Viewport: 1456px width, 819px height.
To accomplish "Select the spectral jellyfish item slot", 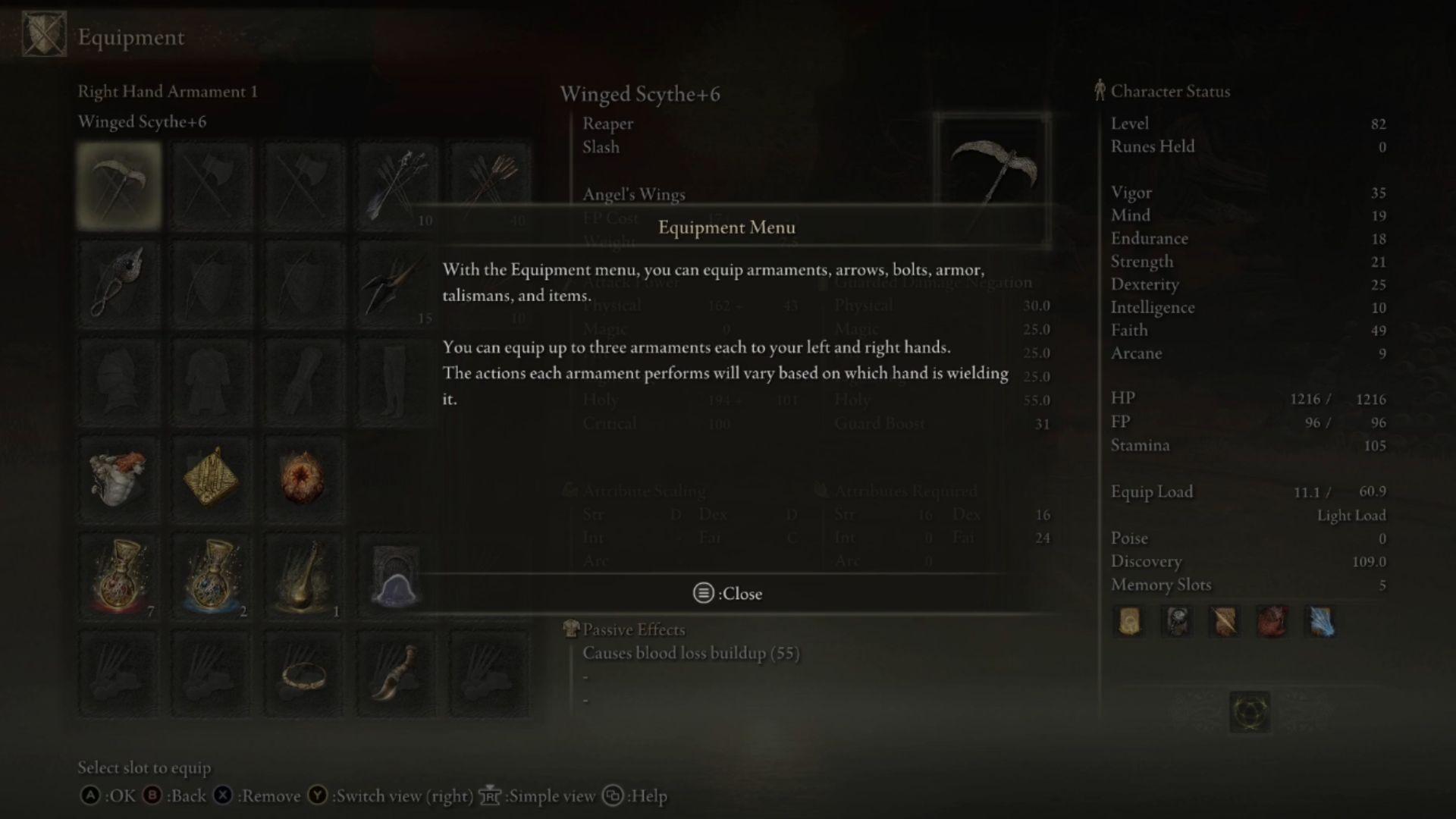I will point(396,576).
